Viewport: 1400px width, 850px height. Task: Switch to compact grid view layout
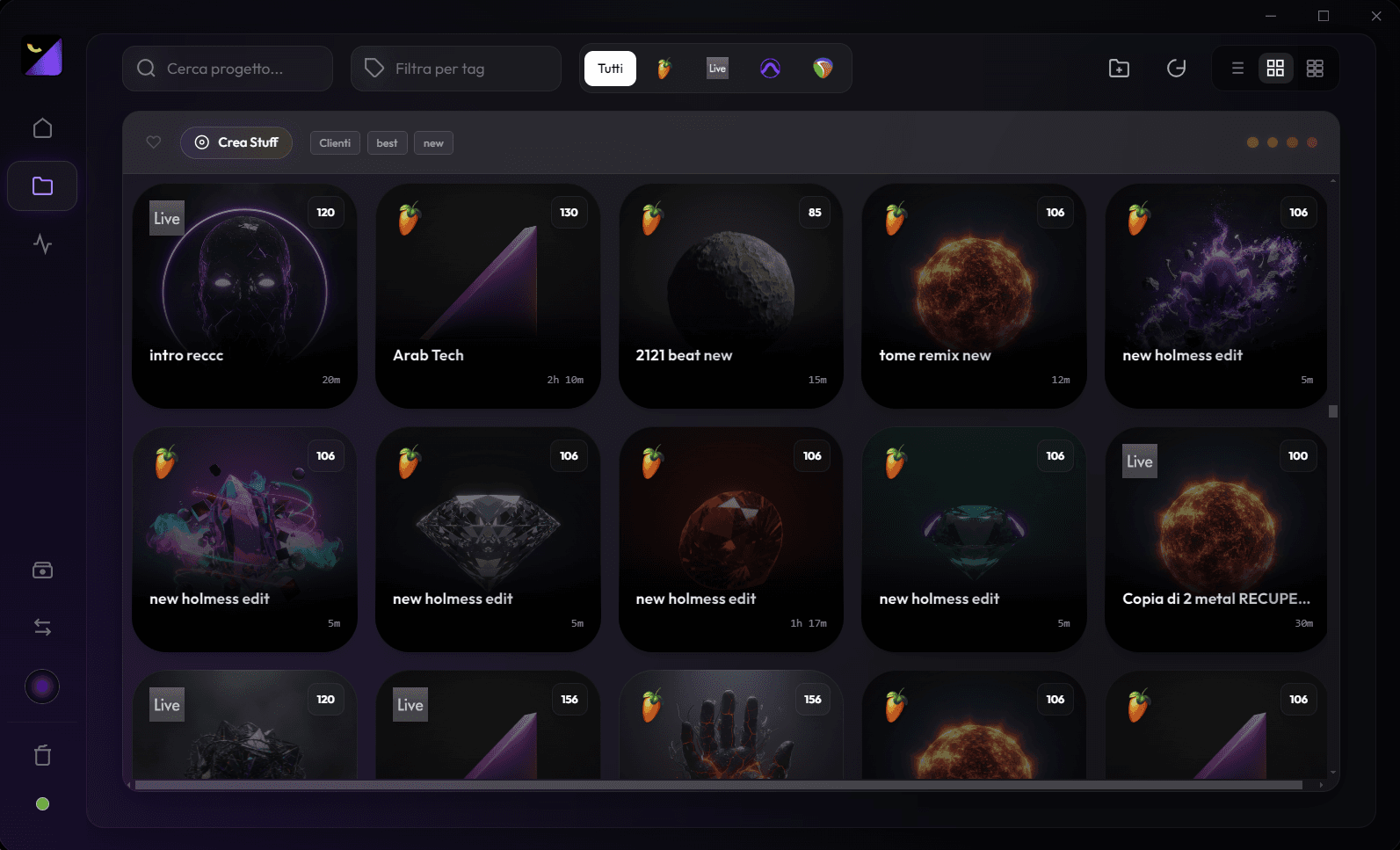pyautogui.click(x=1315, y=68)
